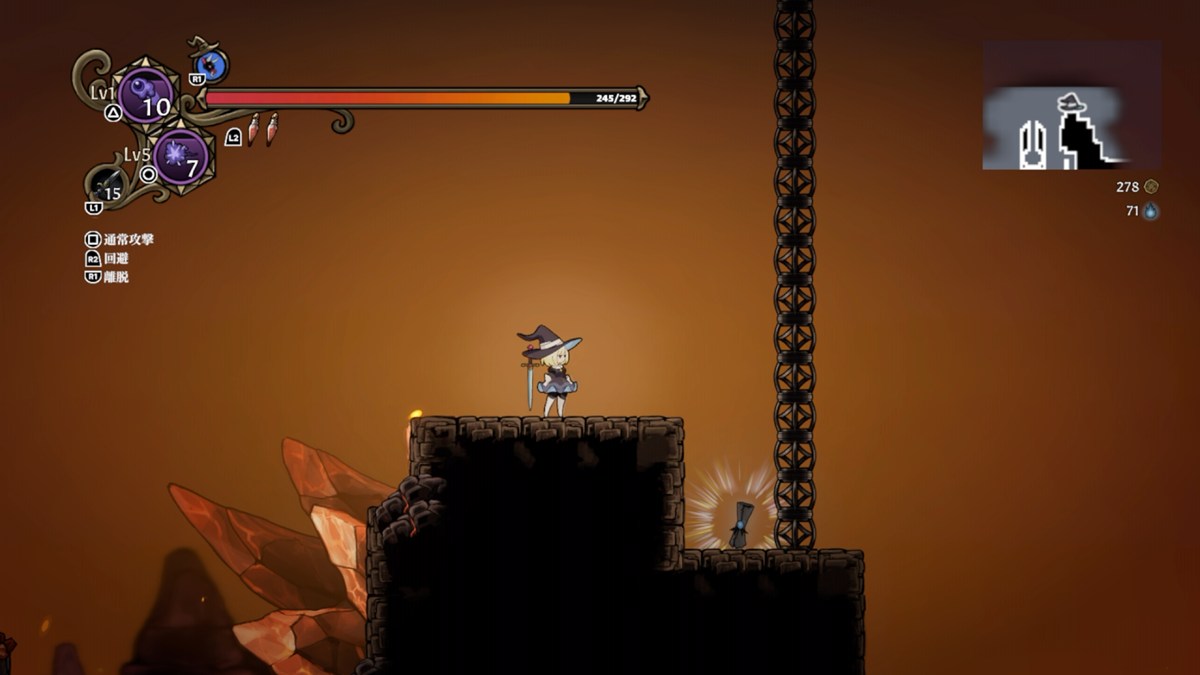Screen dimensions: 1200x675
Task: Click the dark blade item with count 15
Action: pos(108,186)
